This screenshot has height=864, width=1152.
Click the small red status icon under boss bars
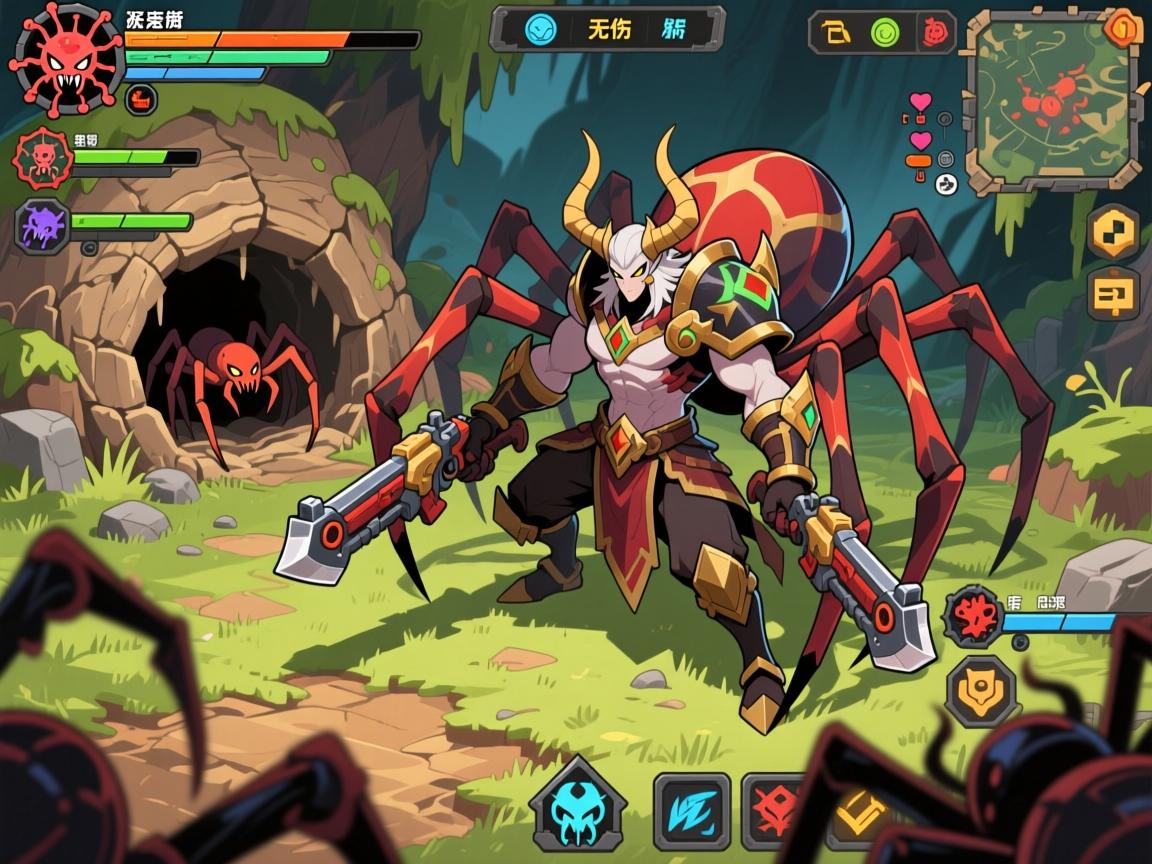(x=141, y=98)
